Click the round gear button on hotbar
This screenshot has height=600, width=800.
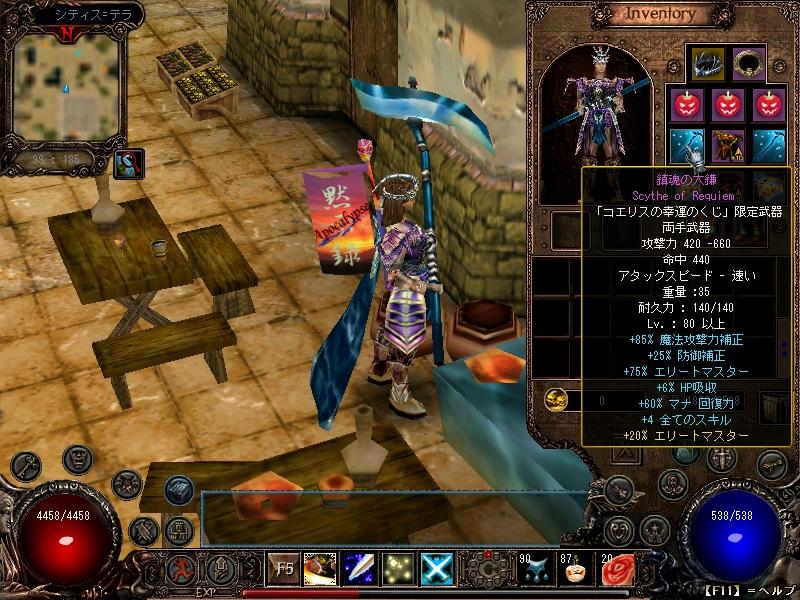[487, 571]
